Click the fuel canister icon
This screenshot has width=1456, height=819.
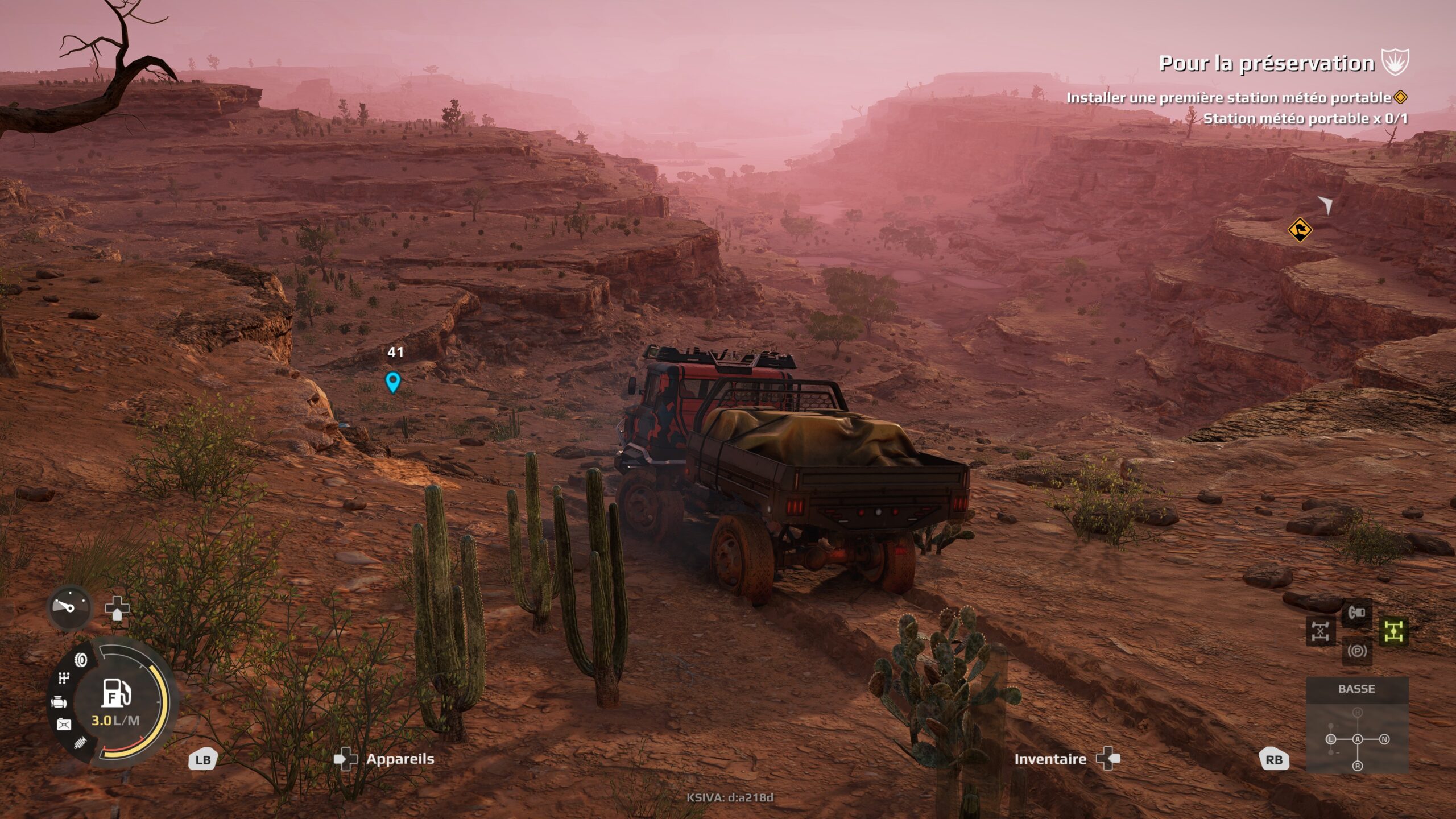[x=64, y=724]
